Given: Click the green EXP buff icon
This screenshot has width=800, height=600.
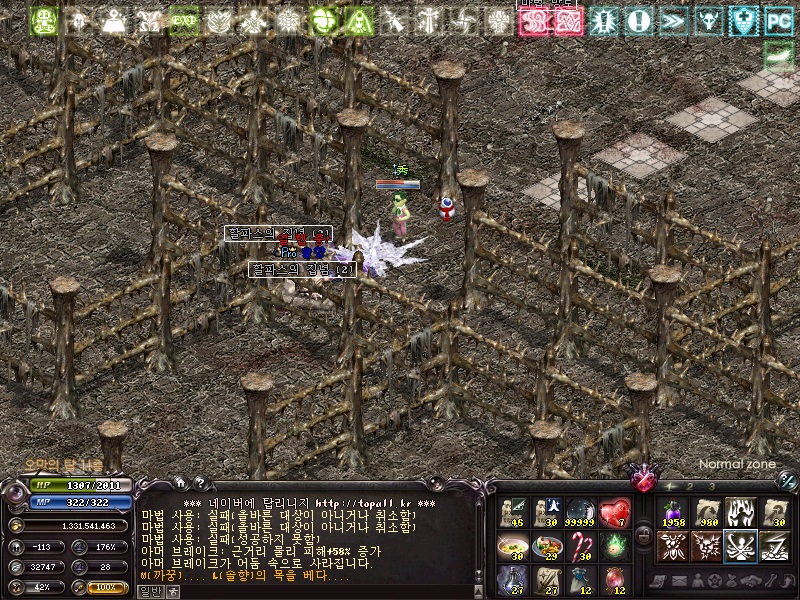Looking at the screenshot, I should pyautogui.click(x=183, y=20).
